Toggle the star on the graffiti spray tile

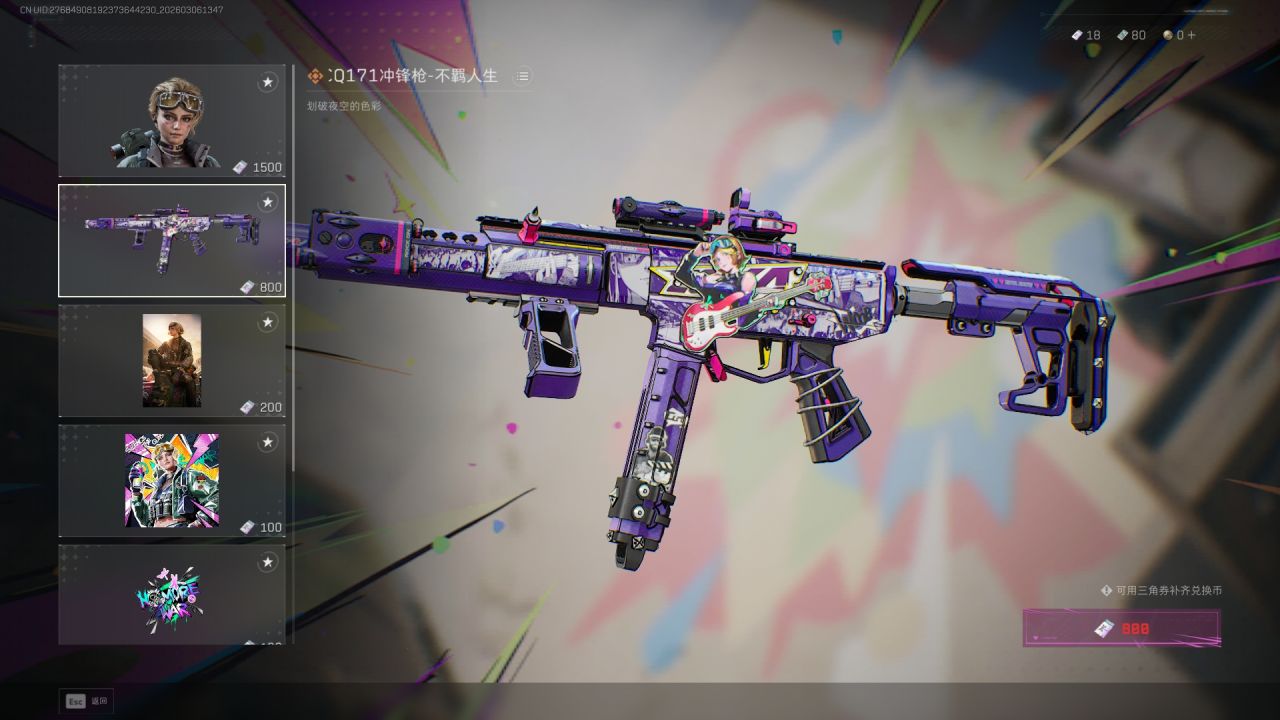click(267, 562)
